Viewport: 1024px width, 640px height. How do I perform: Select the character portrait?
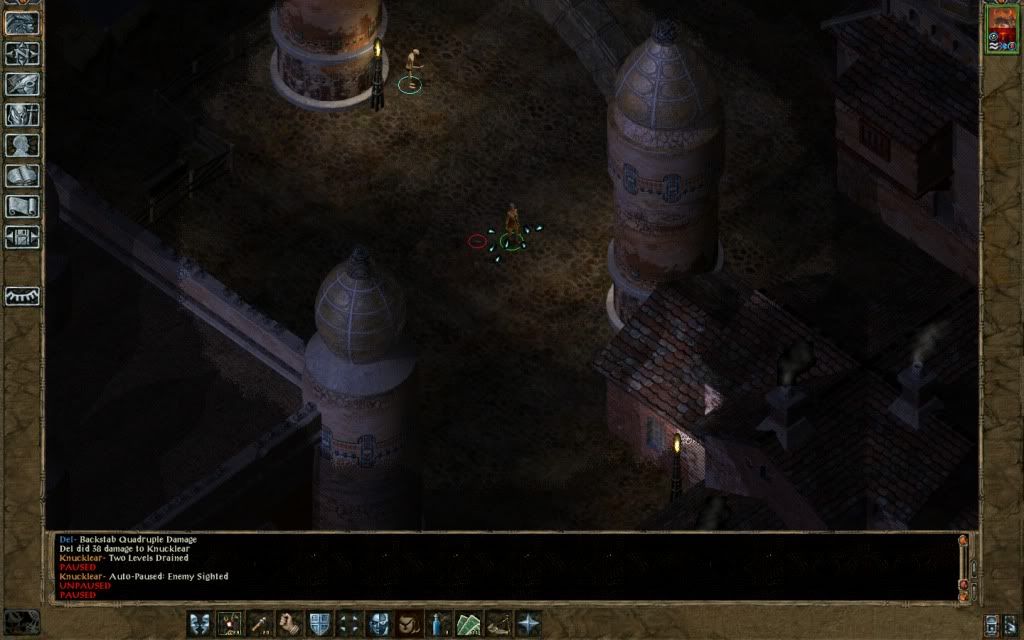1000,28
